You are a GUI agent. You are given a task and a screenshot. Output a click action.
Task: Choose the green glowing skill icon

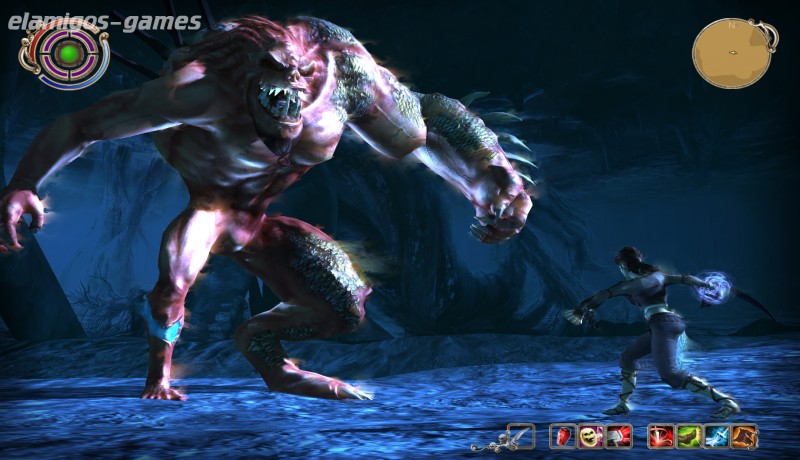click(688, 436)
